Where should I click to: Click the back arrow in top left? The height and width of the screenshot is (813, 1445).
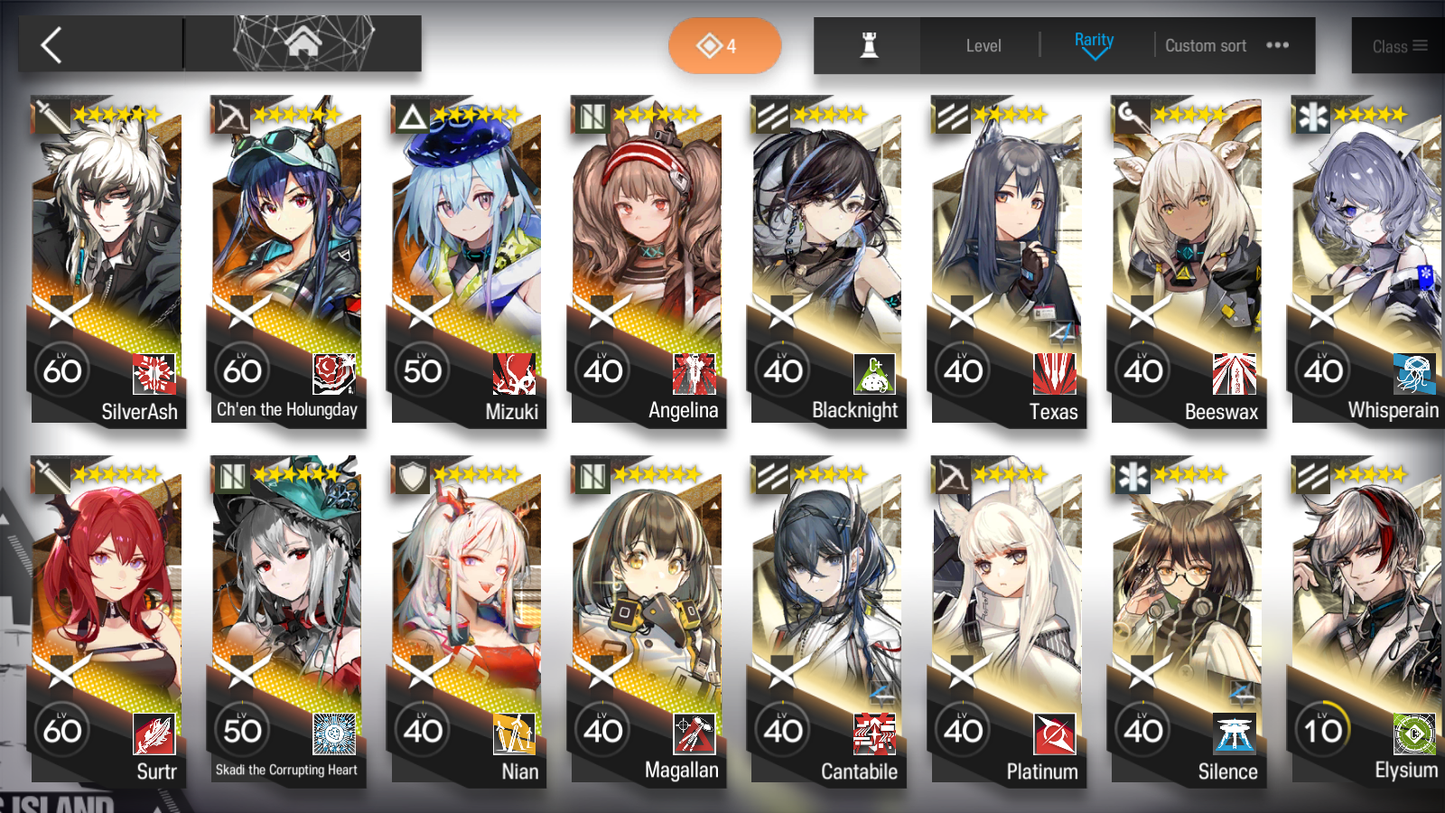pyautogui.click(x=50, y=45)
